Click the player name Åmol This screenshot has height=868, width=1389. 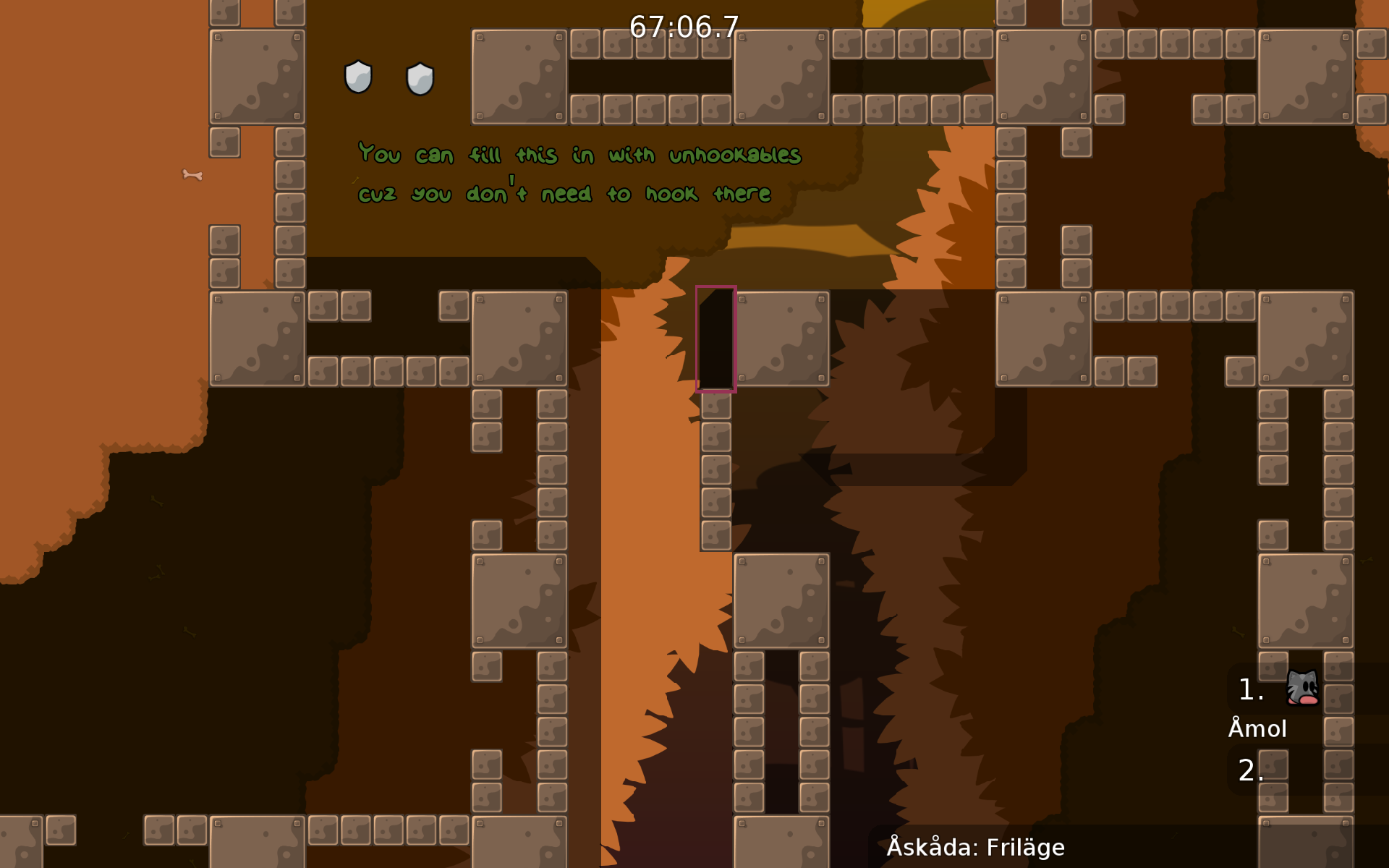coord(1258,728)
